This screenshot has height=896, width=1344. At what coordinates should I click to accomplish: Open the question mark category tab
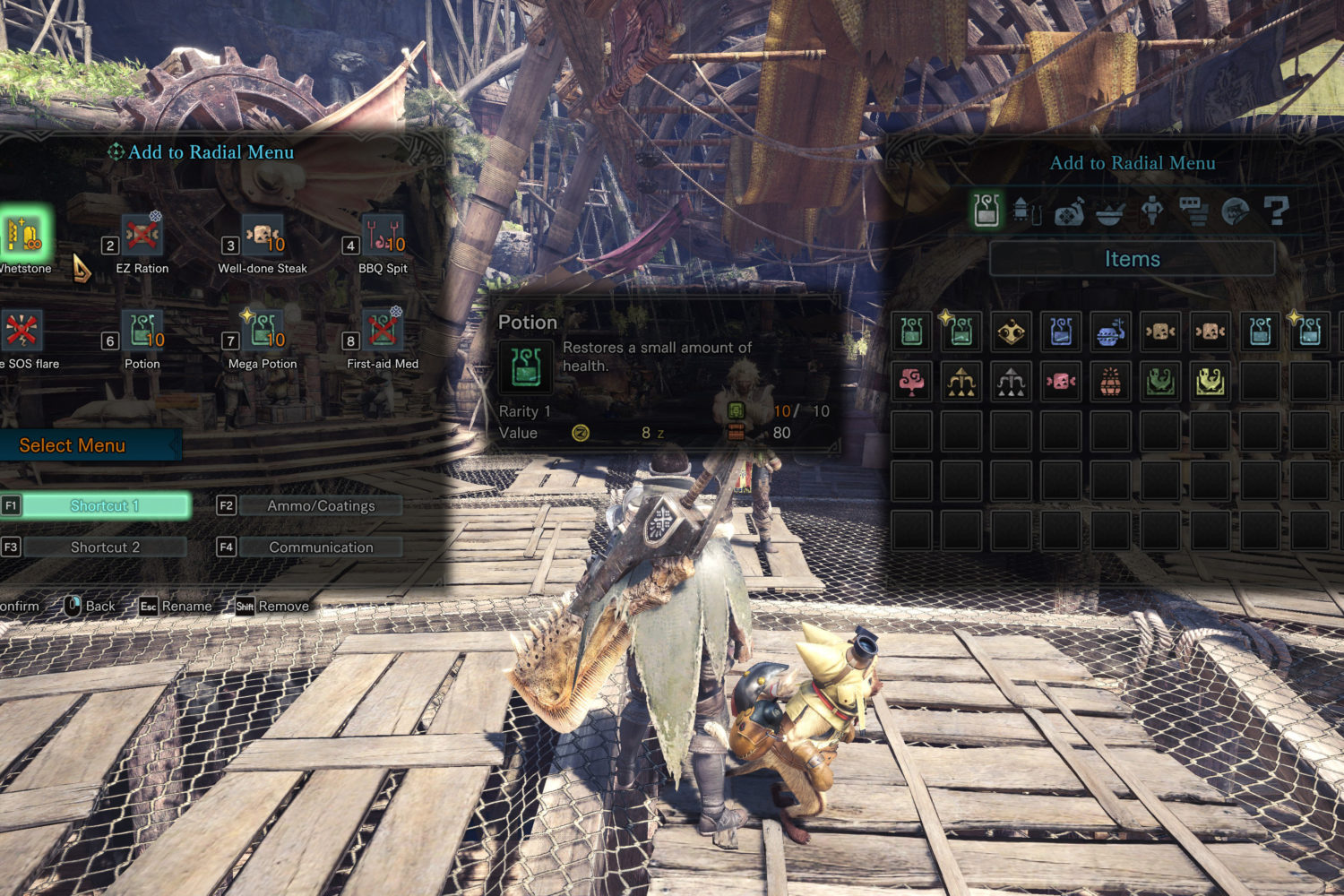[x=1276, y=211]
